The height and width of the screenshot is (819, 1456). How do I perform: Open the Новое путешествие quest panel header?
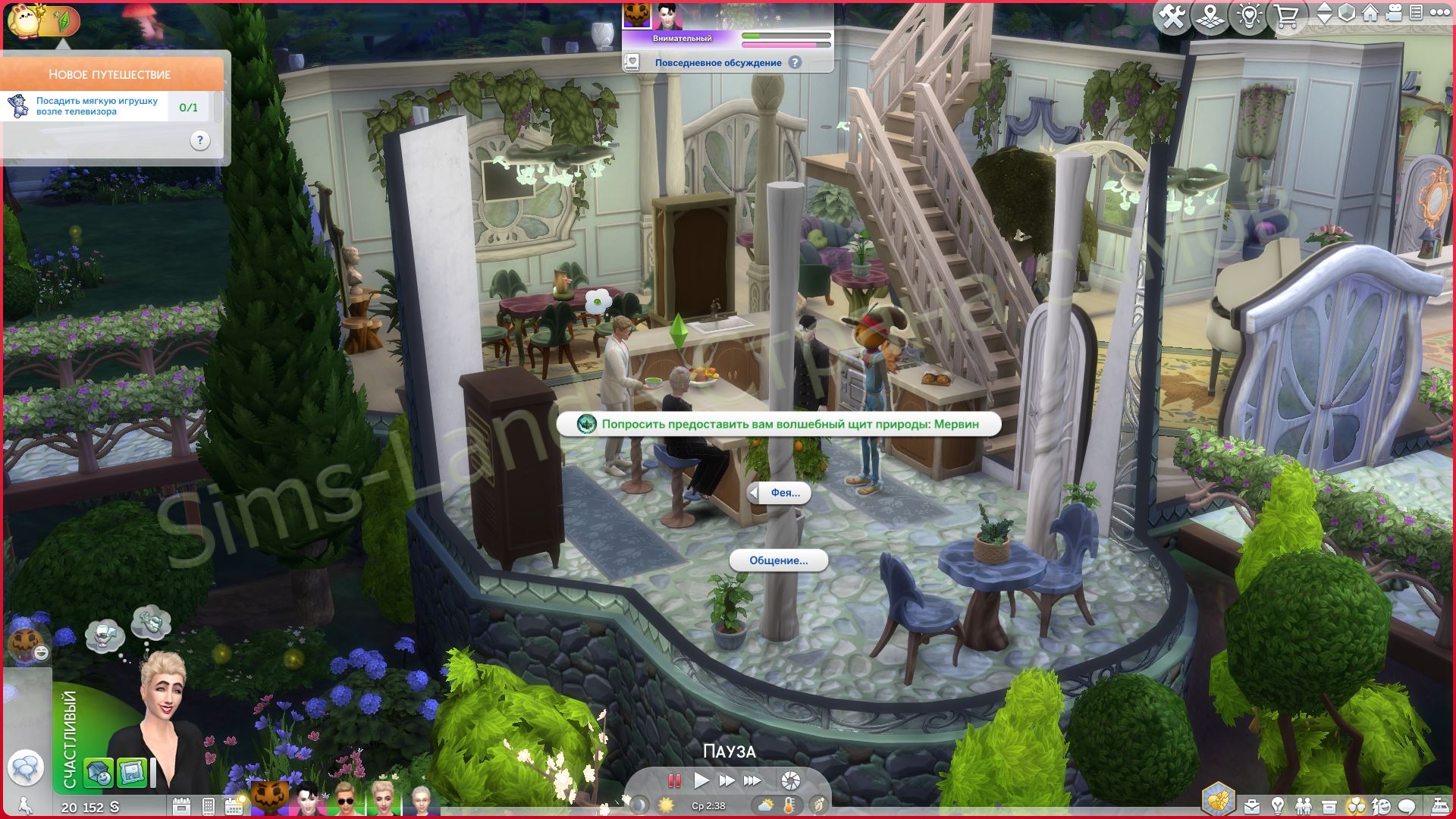[x=110, y=74]
